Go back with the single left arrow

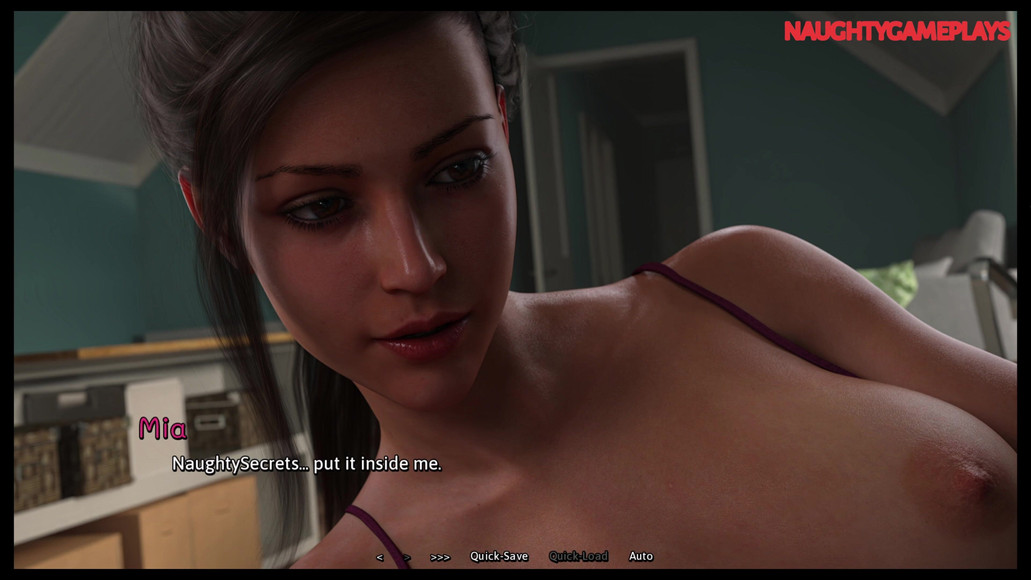click(380, 557)
